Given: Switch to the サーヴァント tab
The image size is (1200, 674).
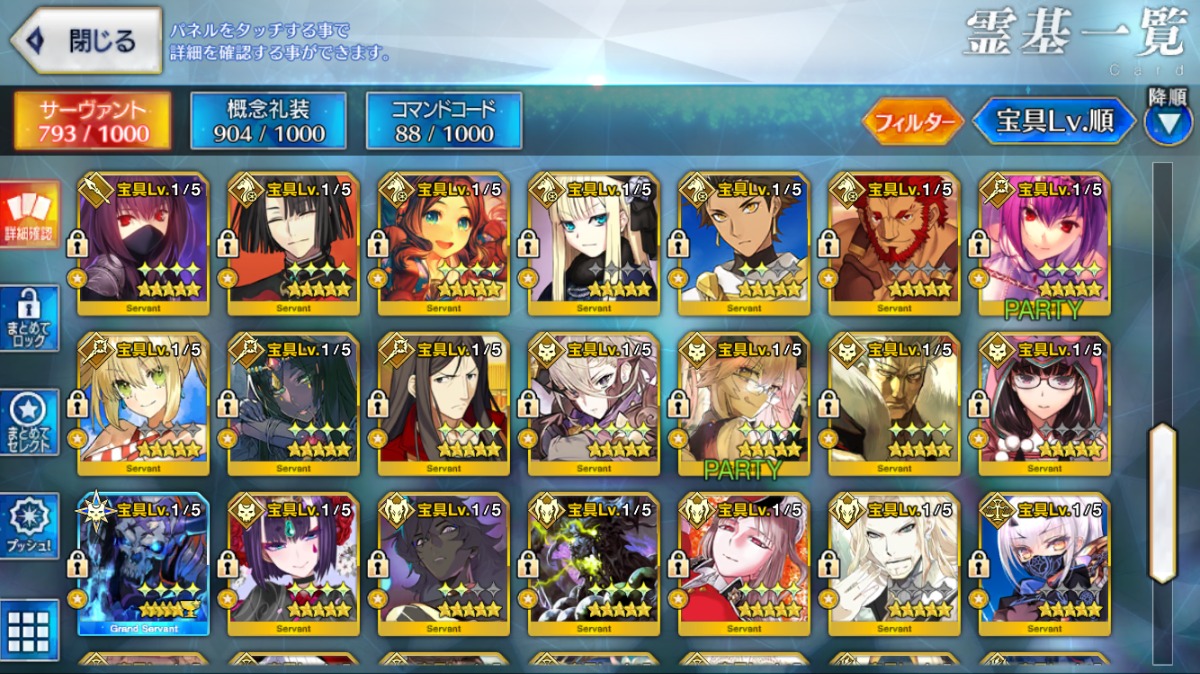Looking at the screenshot, I should click(92, 121).
